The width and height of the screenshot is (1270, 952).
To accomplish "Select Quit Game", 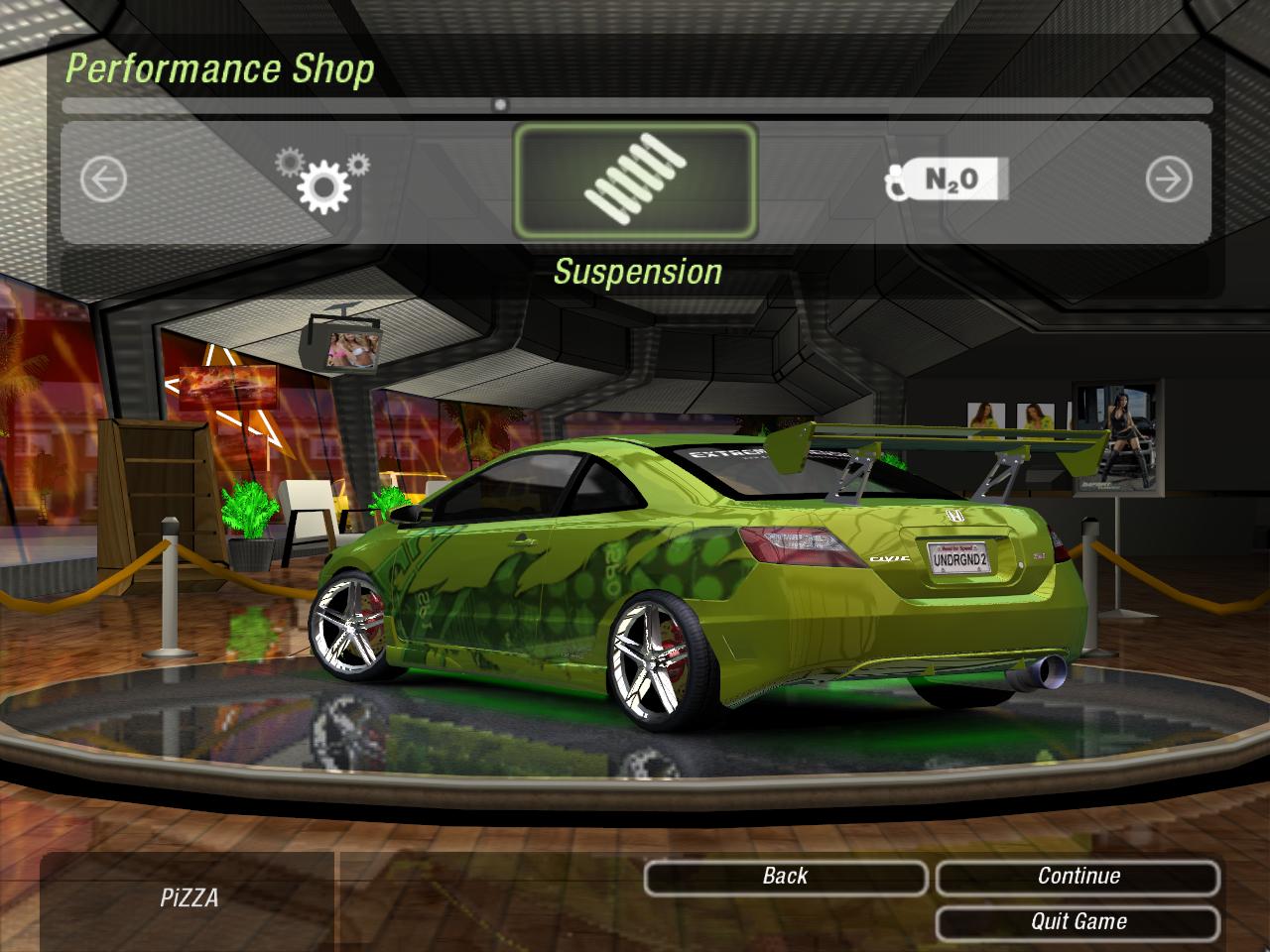I will [1078, 922].
